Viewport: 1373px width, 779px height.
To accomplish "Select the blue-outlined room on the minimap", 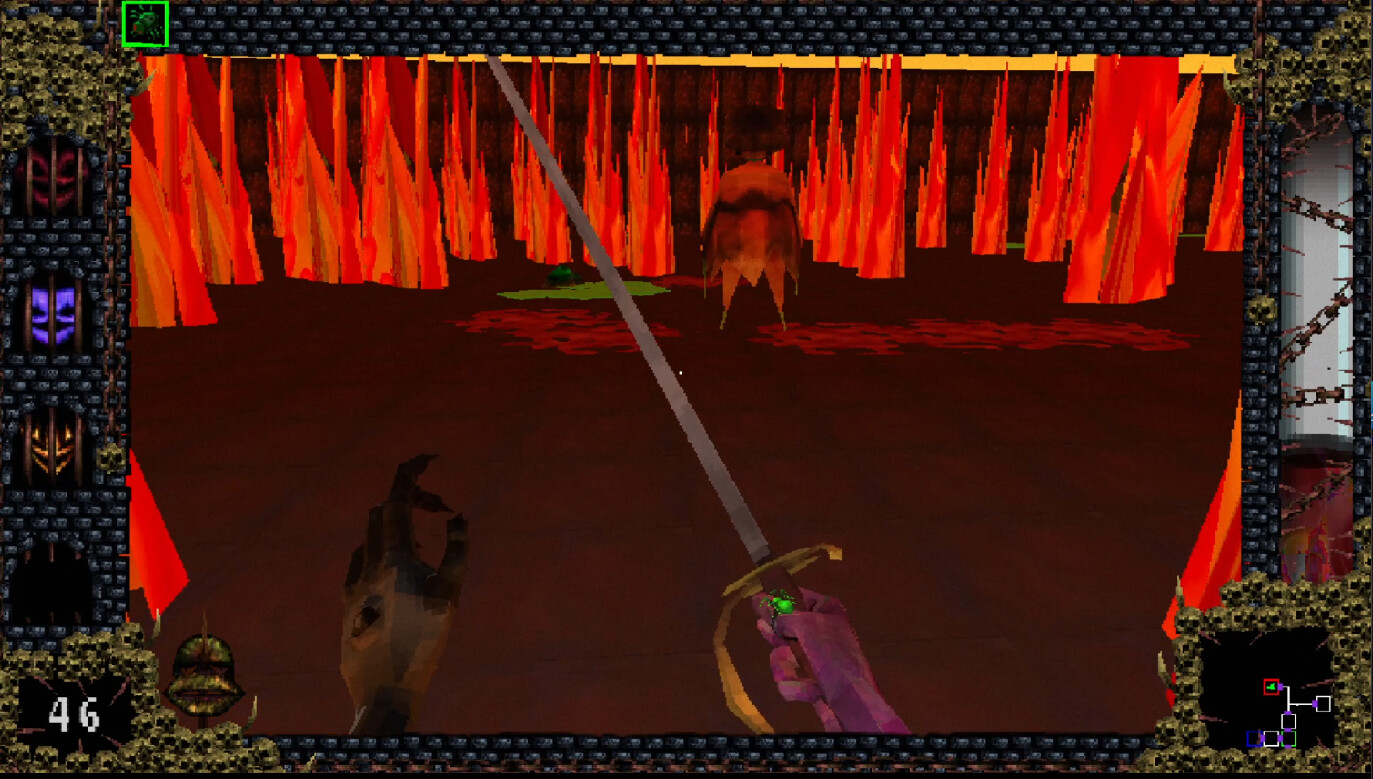I will click(x=1255, y=739).
